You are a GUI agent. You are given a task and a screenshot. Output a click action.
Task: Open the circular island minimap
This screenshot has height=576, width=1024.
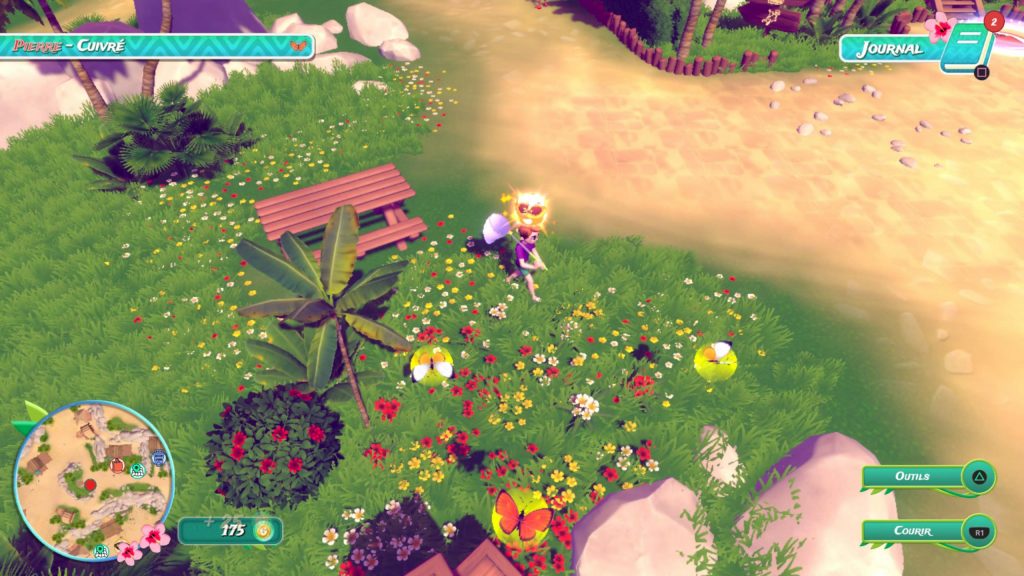tap(93, 479)
